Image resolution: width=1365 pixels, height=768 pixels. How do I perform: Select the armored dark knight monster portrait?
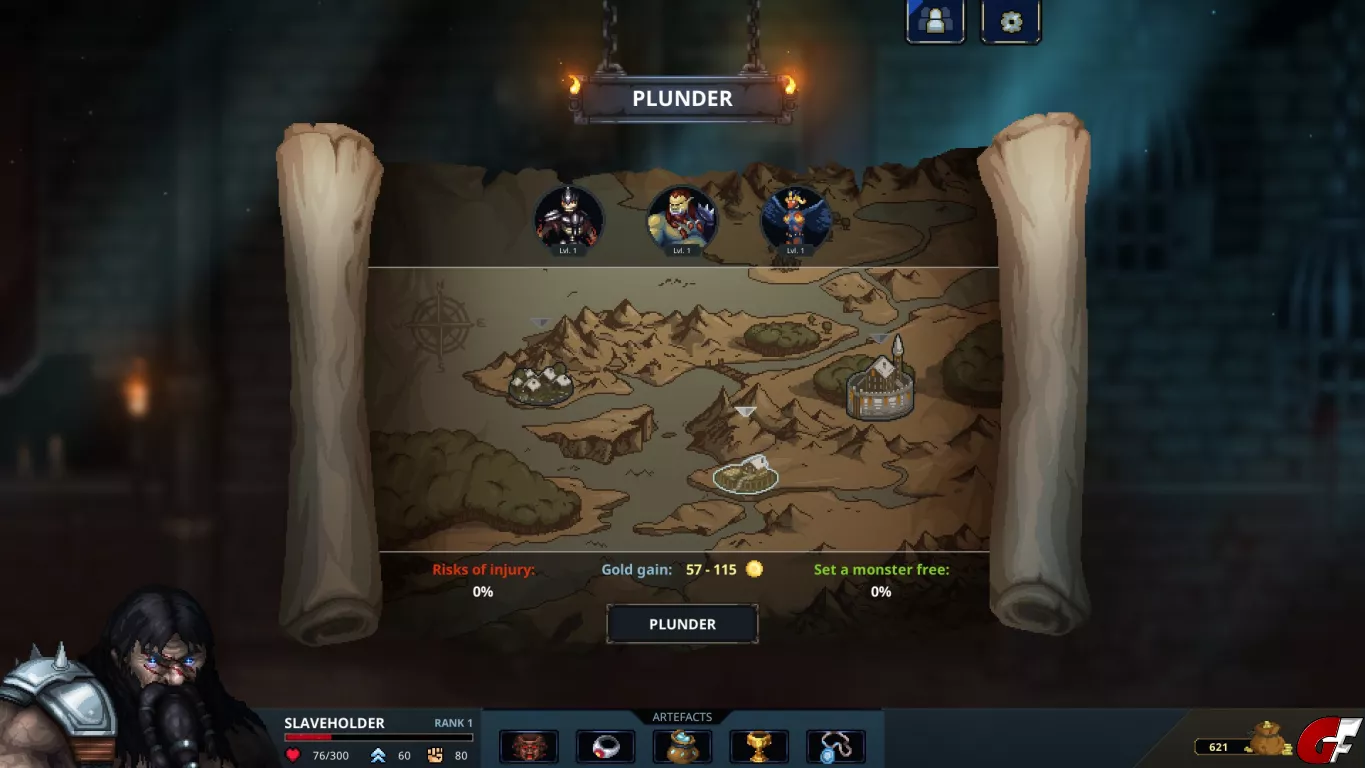[x=569, y=219]
